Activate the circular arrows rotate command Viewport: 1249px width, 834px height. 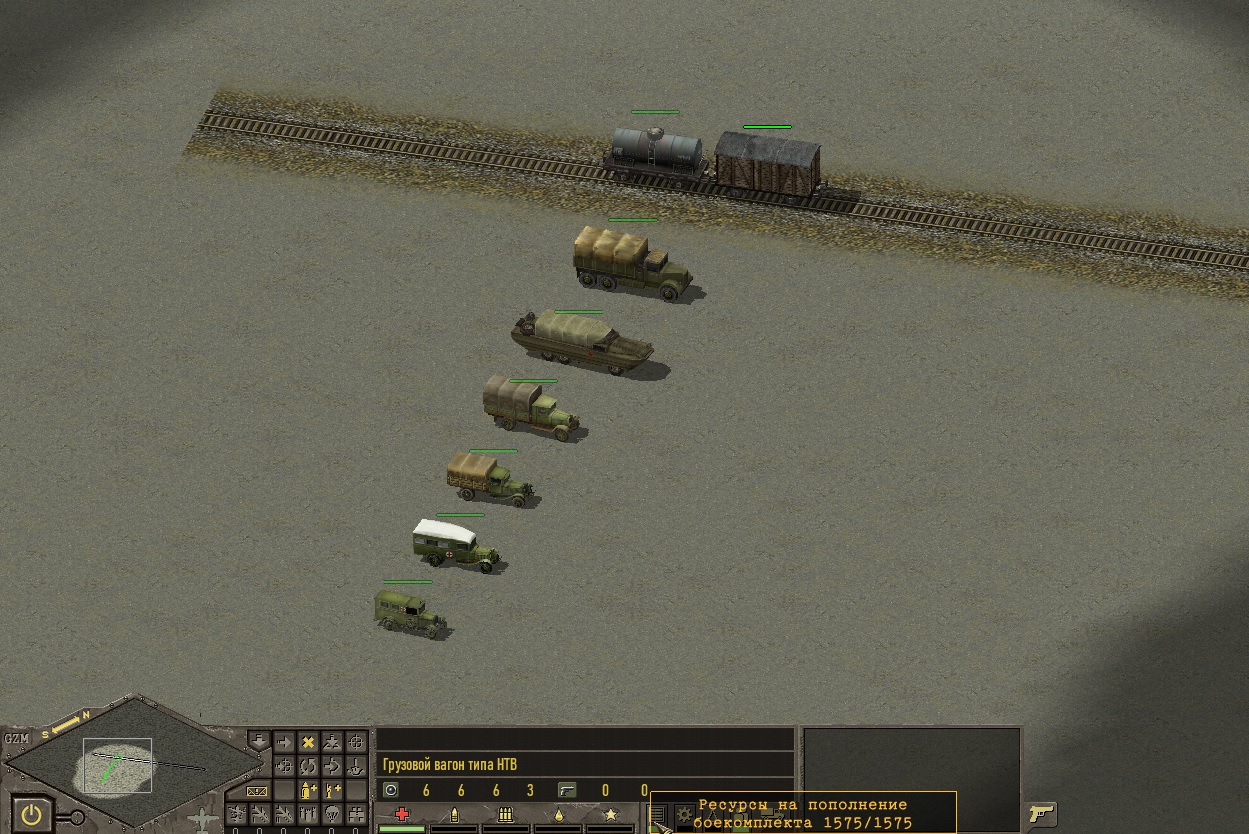coord(308,767)
